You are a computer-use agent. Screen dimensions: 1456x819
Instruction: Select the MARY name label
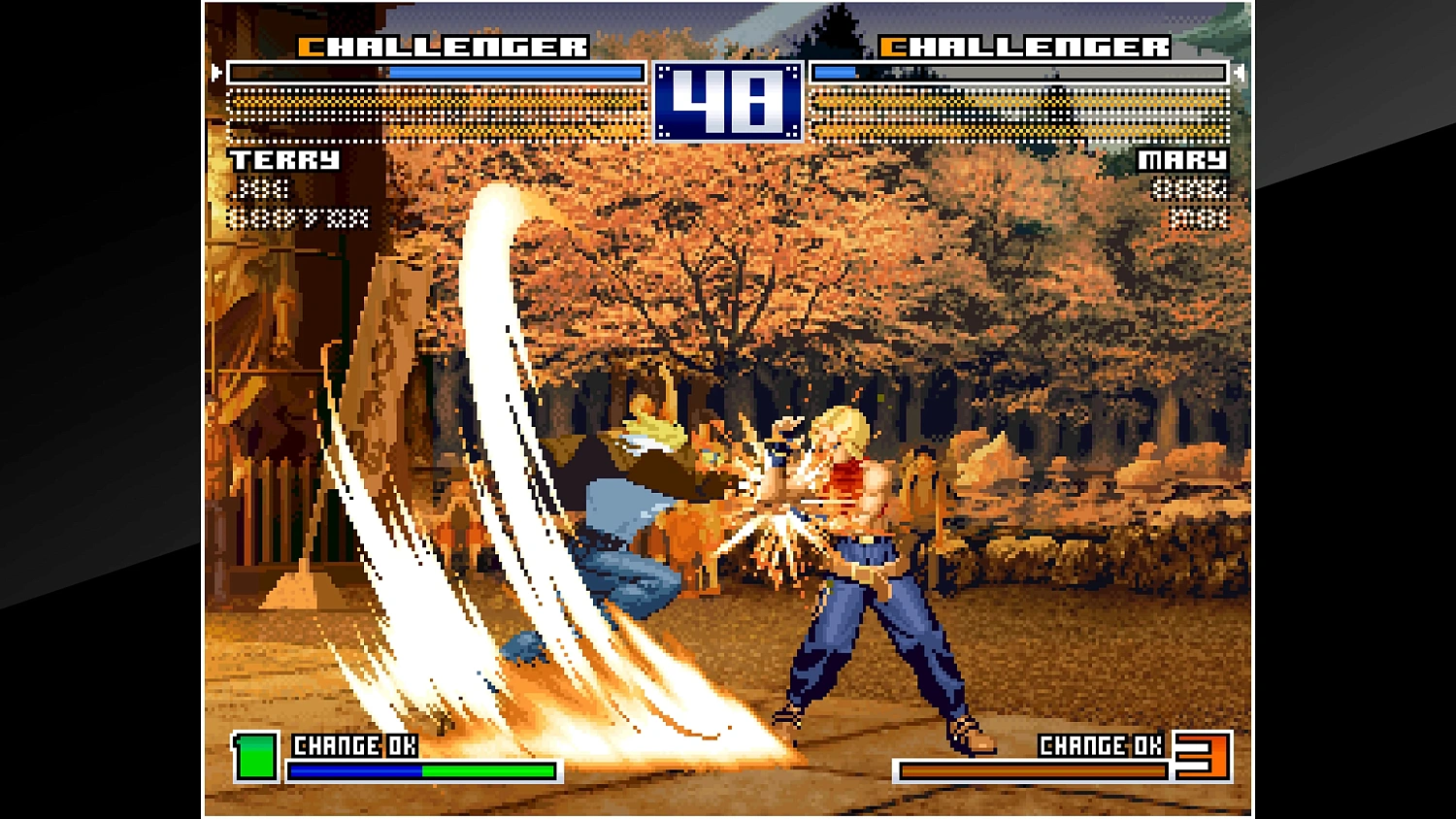pos(1182,160)
